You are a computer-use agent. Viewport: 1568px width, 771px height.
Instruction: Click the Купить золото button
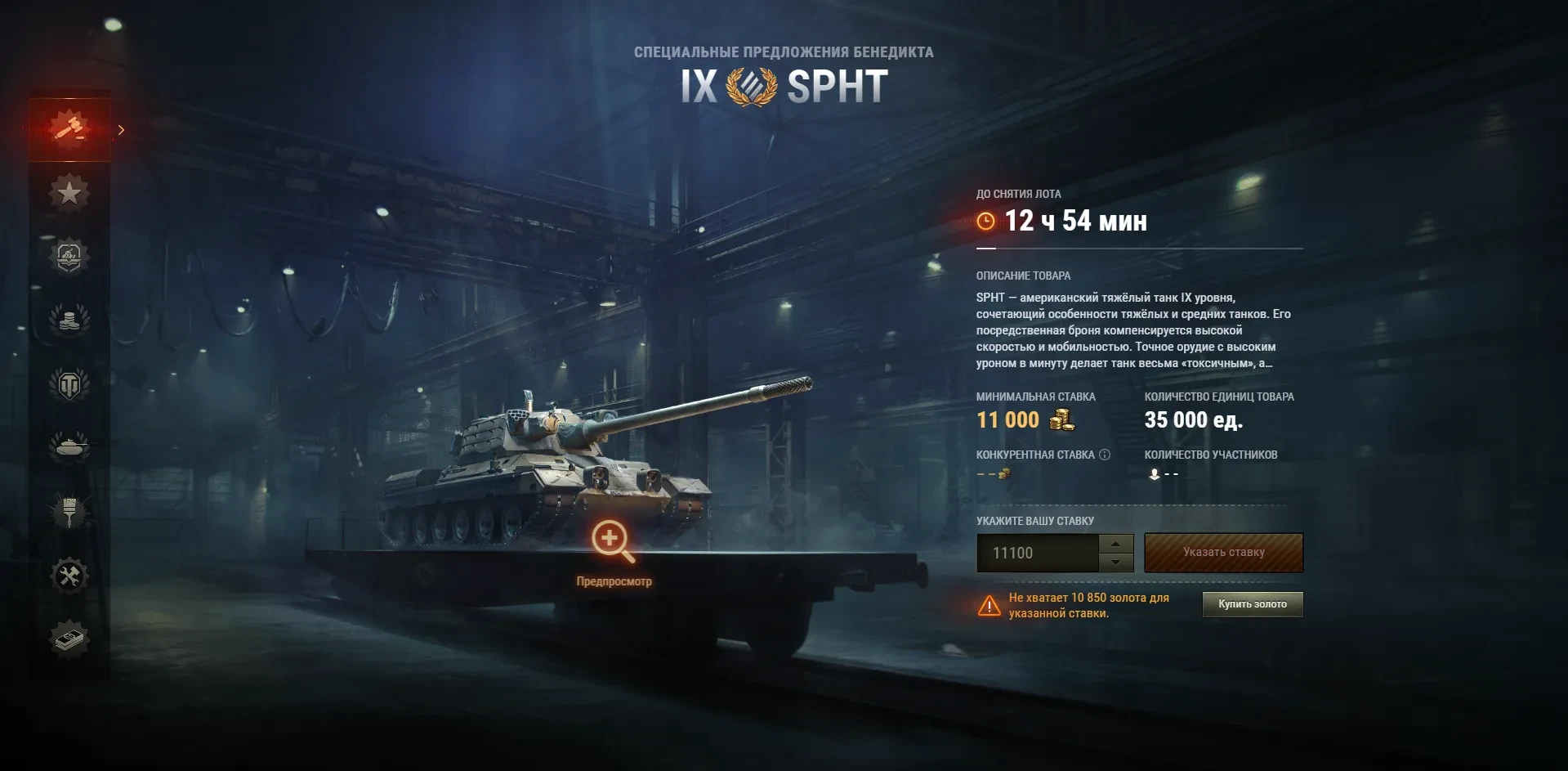1252,604
